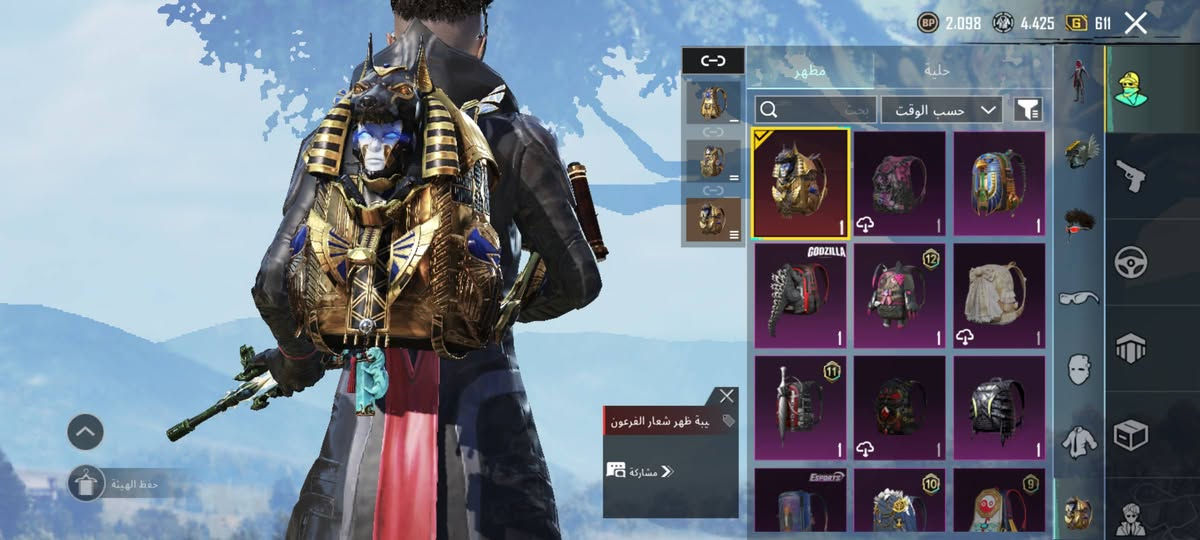Select the level 12 pink backpack
1200x540 pixels.
tap(899, 296)
